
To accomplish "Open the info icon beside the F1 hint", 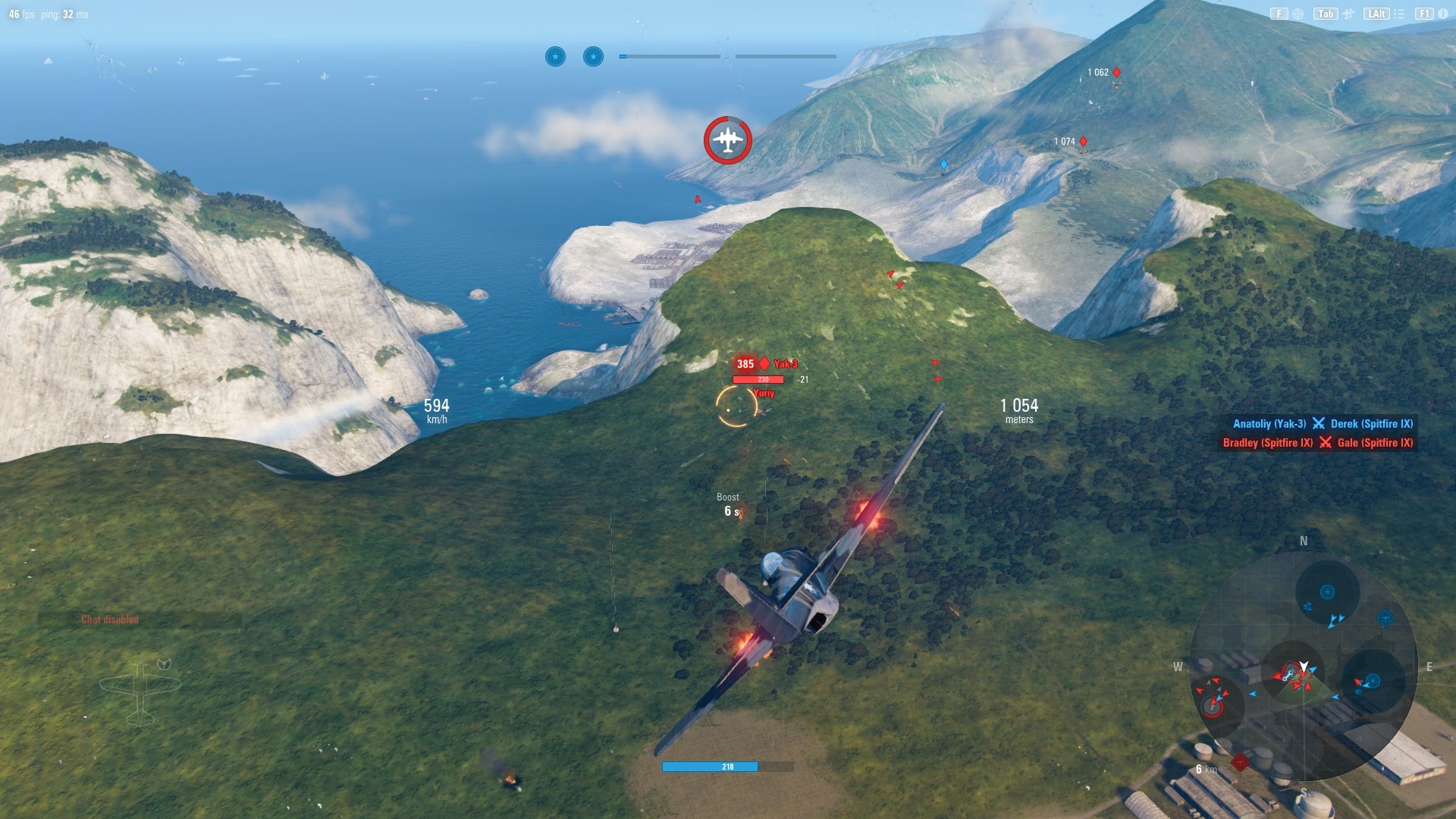I will click(x=1443, y=14).
